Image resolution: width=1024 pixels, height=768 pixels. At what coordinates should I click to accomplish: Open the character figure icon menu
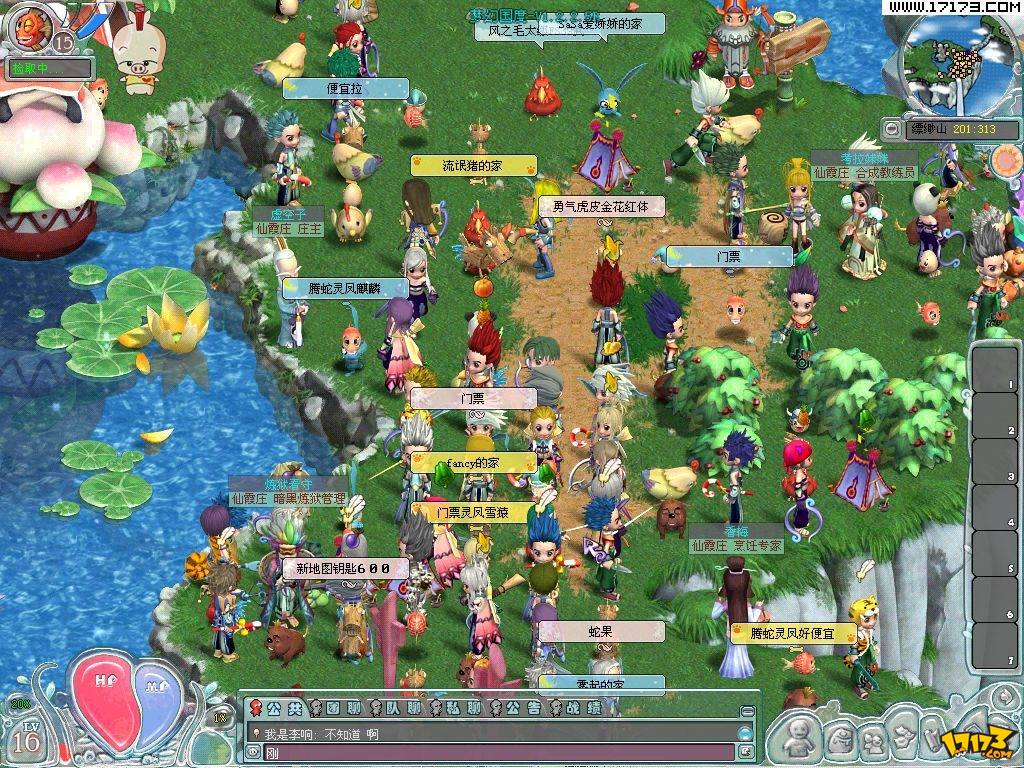click(x=798, y=739)
